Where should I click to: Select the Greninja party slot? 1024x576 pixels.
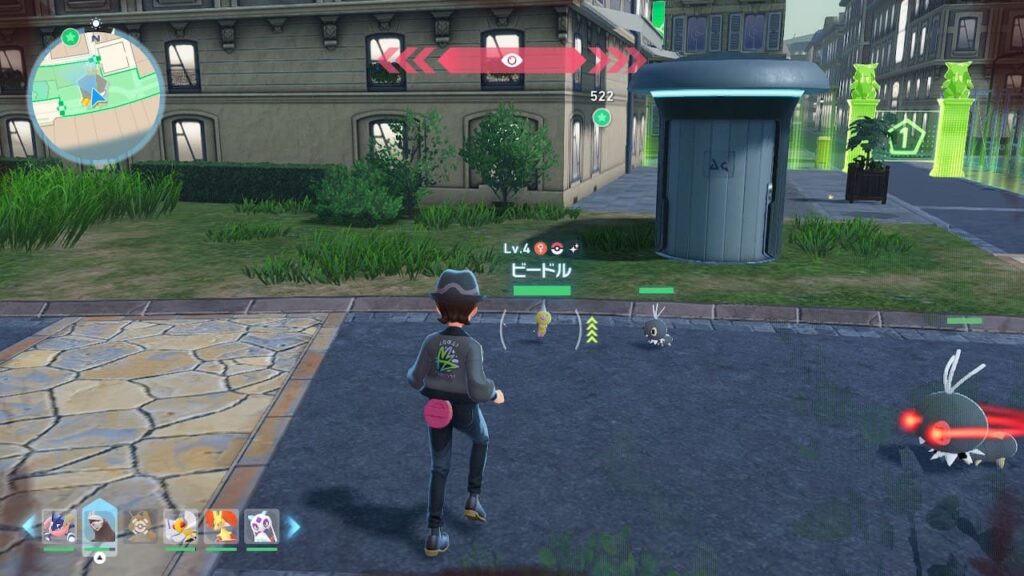point(59,526)
